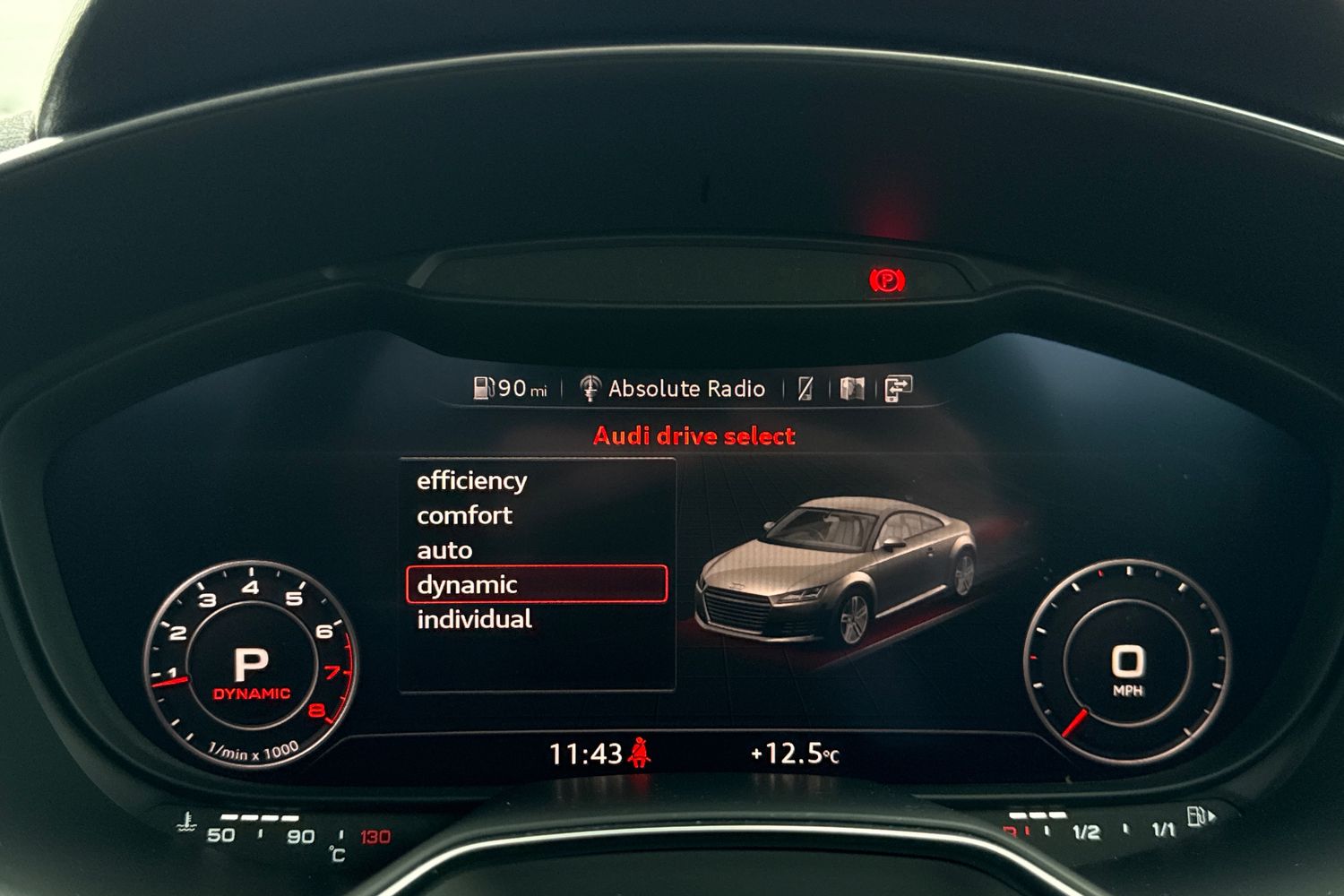Select the radio antenna icon
Viewport: 1344px width, 896px height.
(x=590, y=388)
